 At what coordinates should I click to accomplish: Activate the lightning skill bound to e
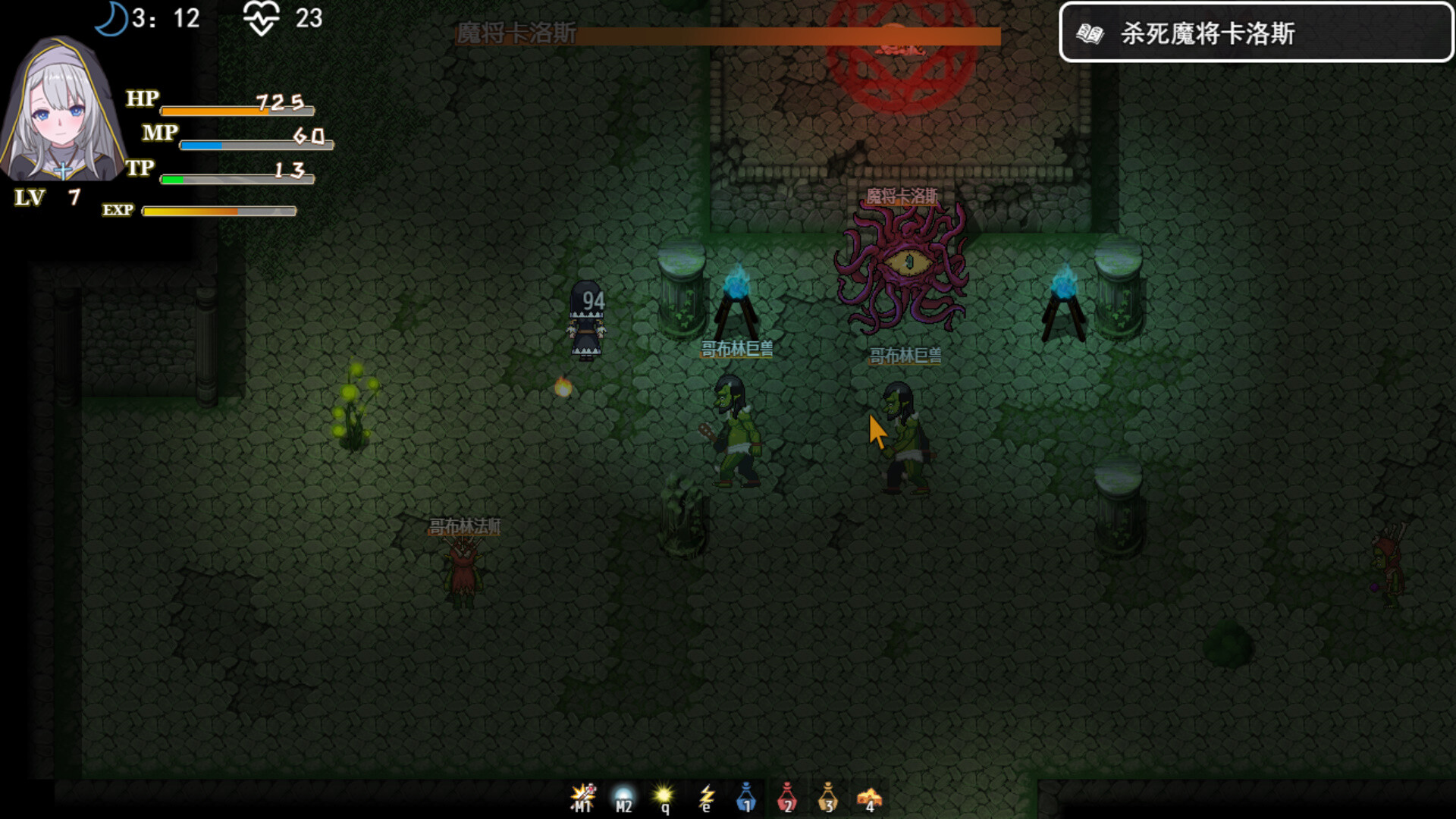pos(705,796)
